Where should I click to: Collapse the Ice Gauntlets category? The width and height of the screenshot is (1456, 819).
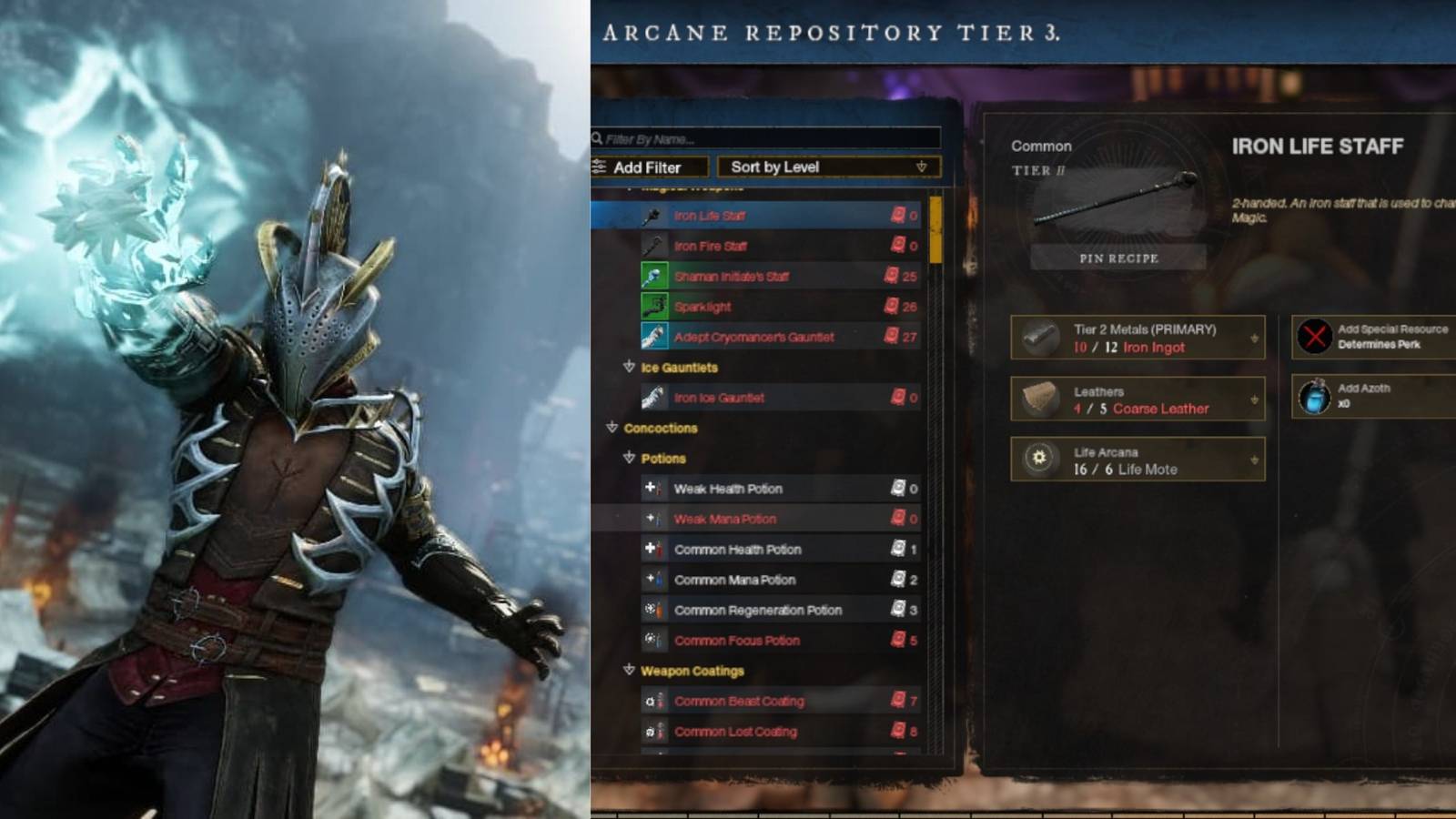point(629,368)
